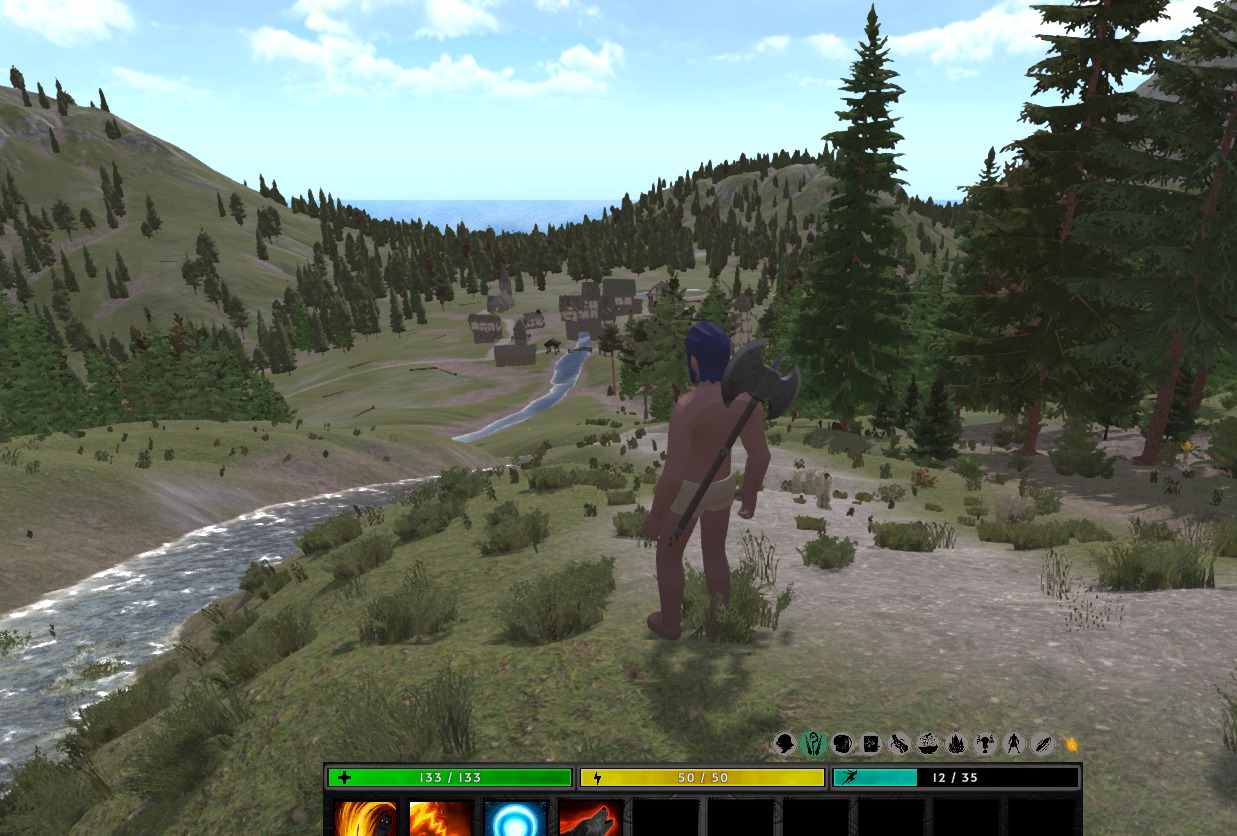The image size is (1237, 836).
Task: Click the anvil crafting icon
Action: click(985, 744)
